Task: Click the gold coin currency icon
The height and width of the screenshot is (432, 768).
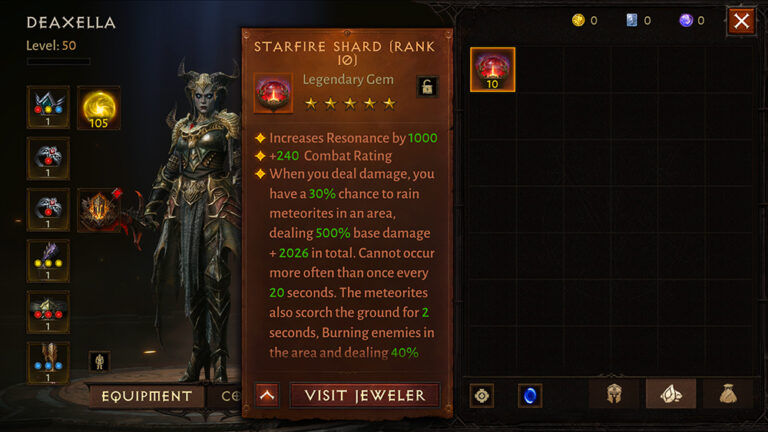Action: pyautogui.click(x=577, y=20)
